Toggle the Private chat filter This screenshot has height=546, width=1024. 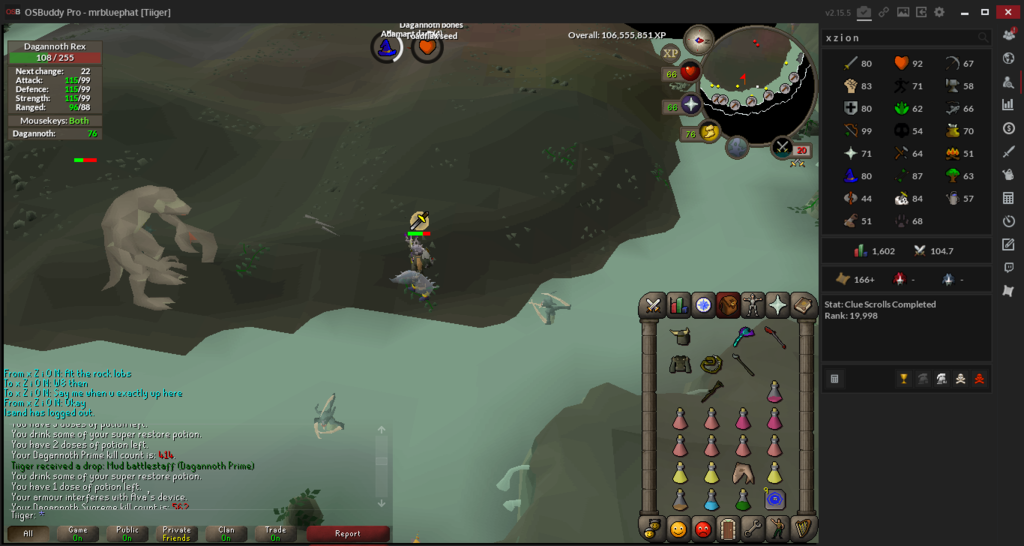coord(176,533)
